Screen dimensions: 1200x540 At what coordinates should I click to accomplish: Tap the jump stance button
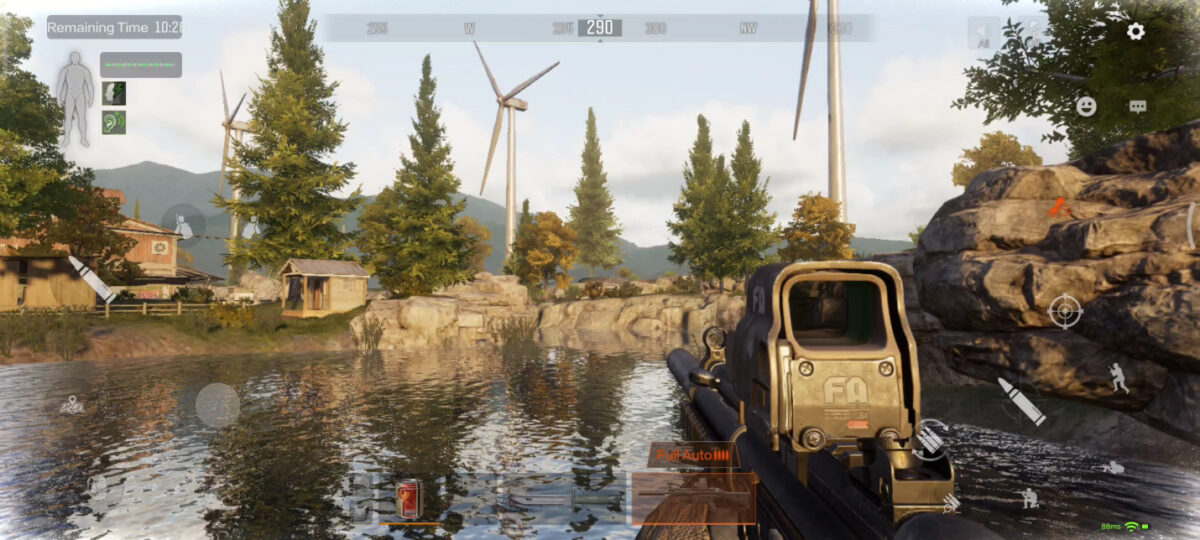click(x=1118, y=377)
